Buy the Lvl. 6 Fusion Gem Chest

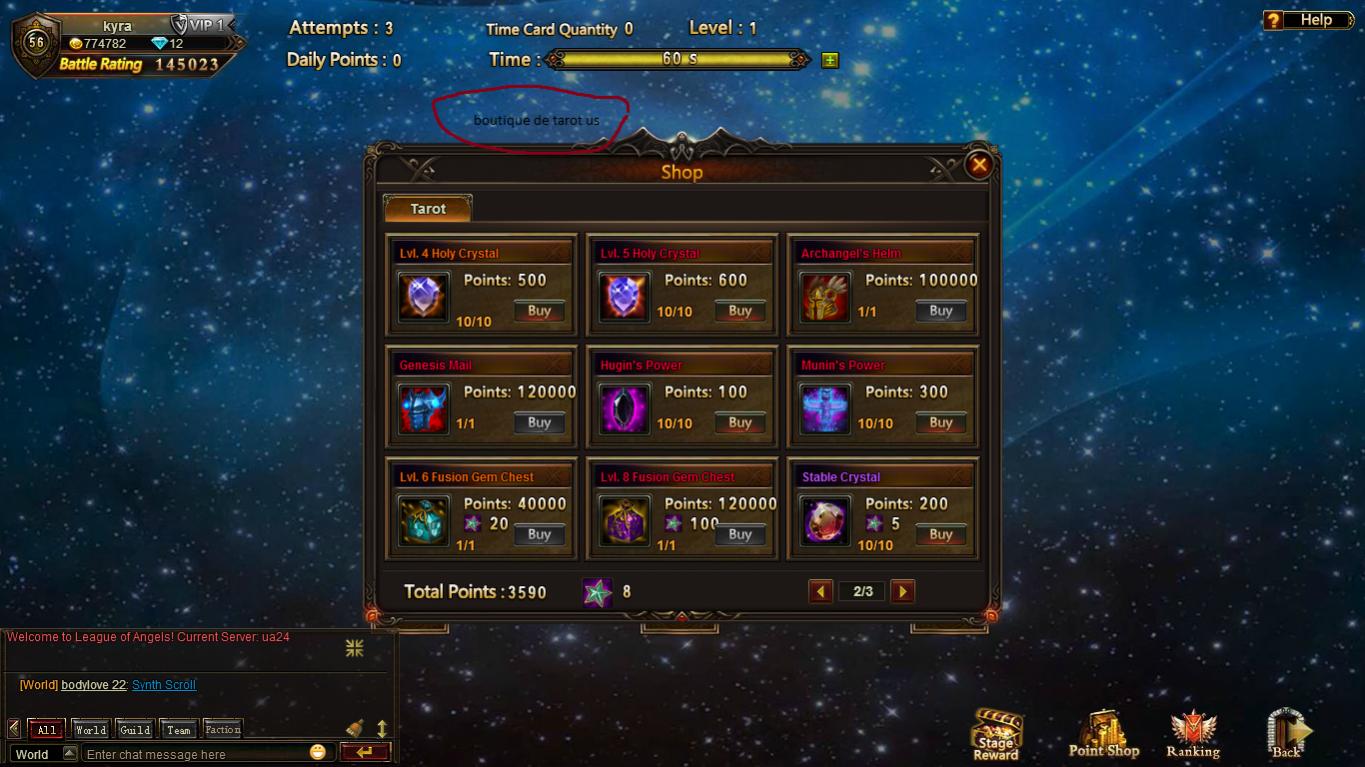[x=539, y=535]
